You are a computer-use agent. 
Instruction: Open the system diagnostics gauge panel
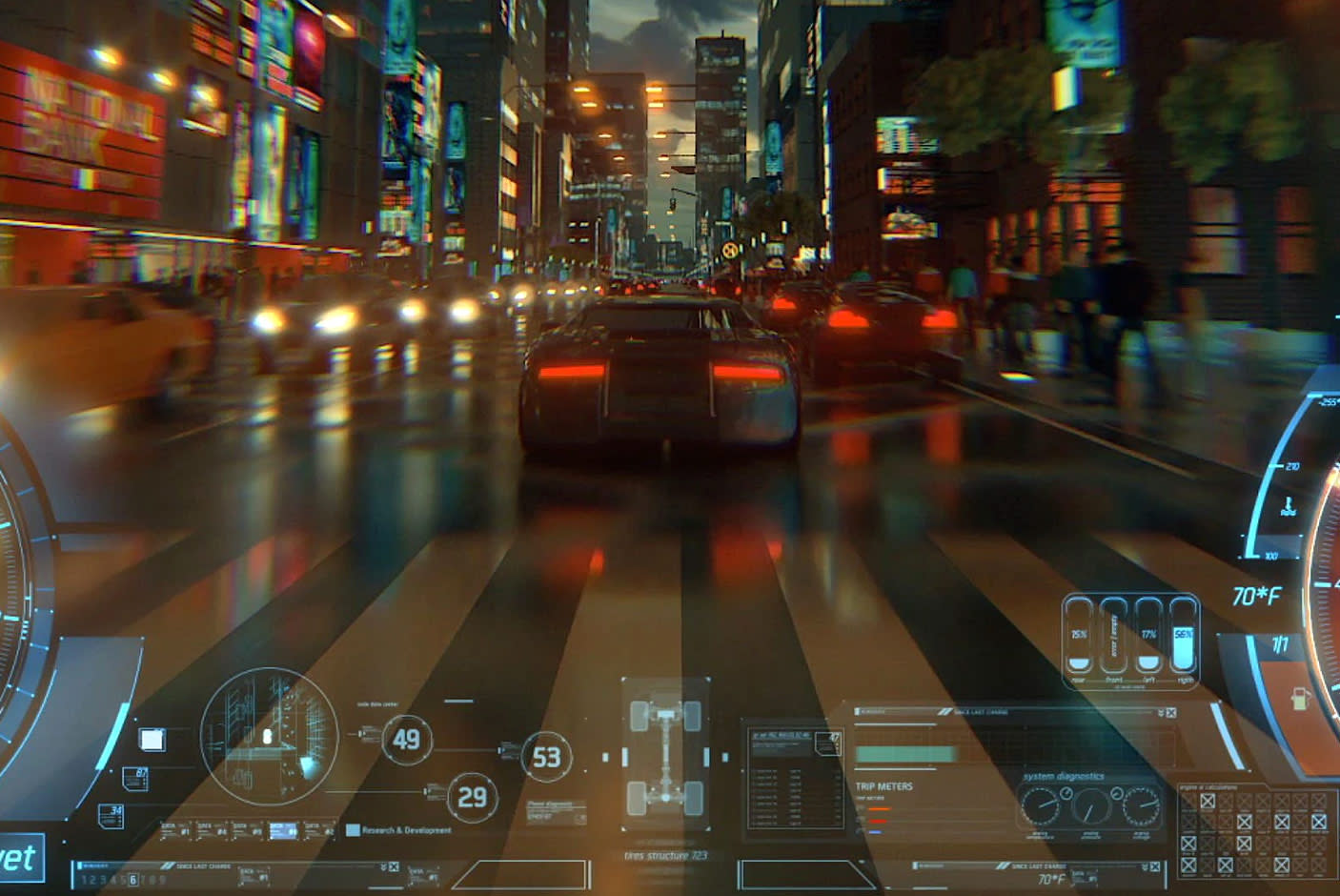point(1089,806)
